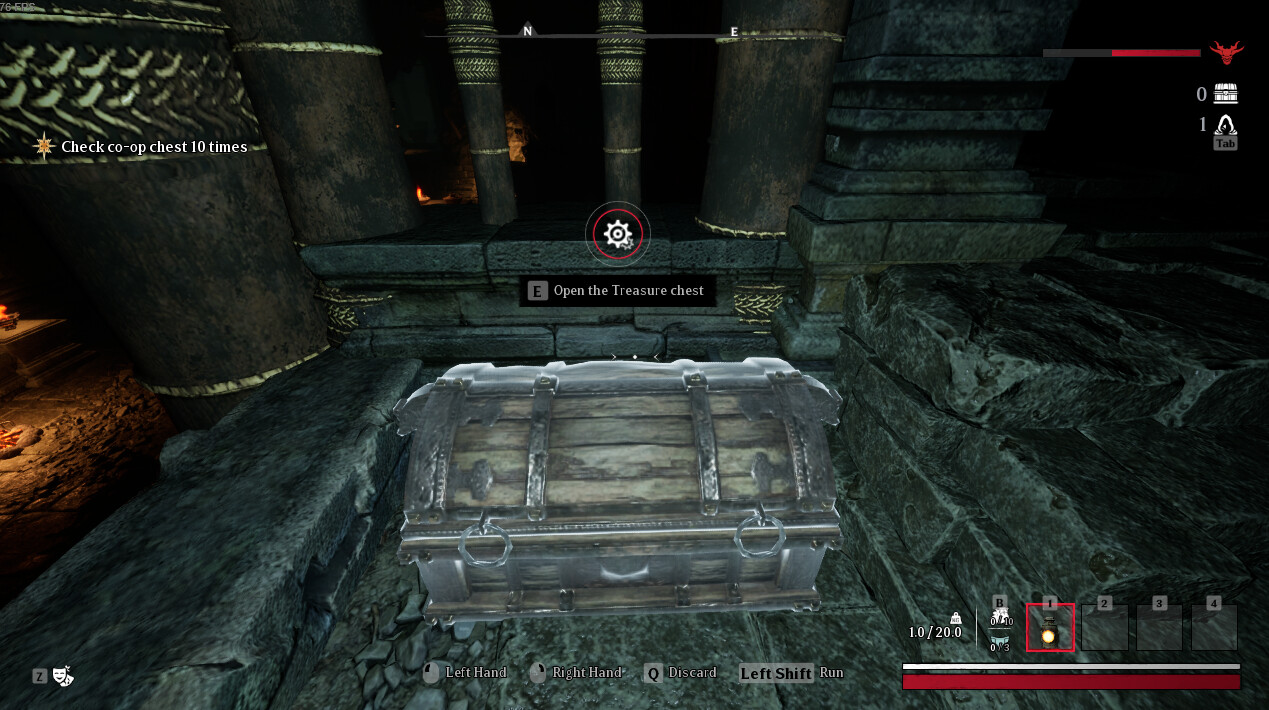Click the gear interaction icon above the chest
The height and width of the screenshot is (710, 1269).
click(x=618, y=234)
